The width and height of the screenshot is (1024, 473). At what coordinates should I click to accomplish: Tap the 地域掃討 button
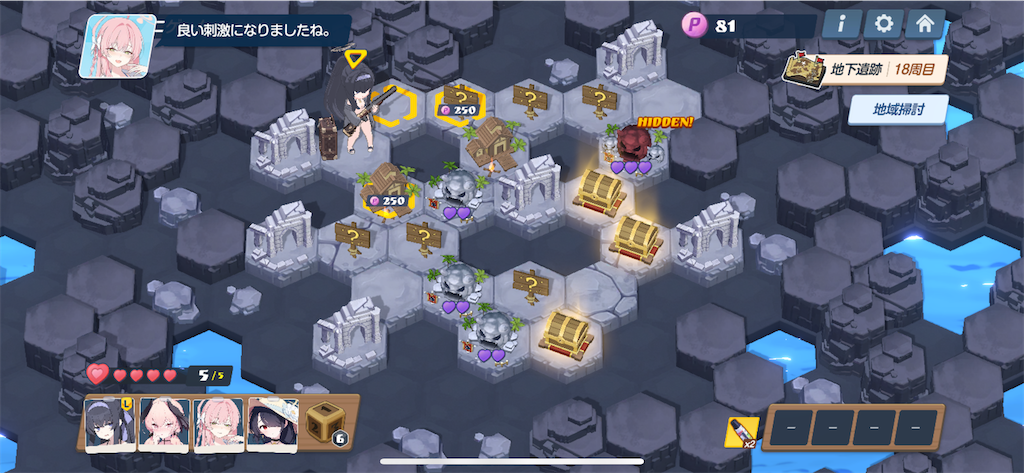(x=898, y=109)
